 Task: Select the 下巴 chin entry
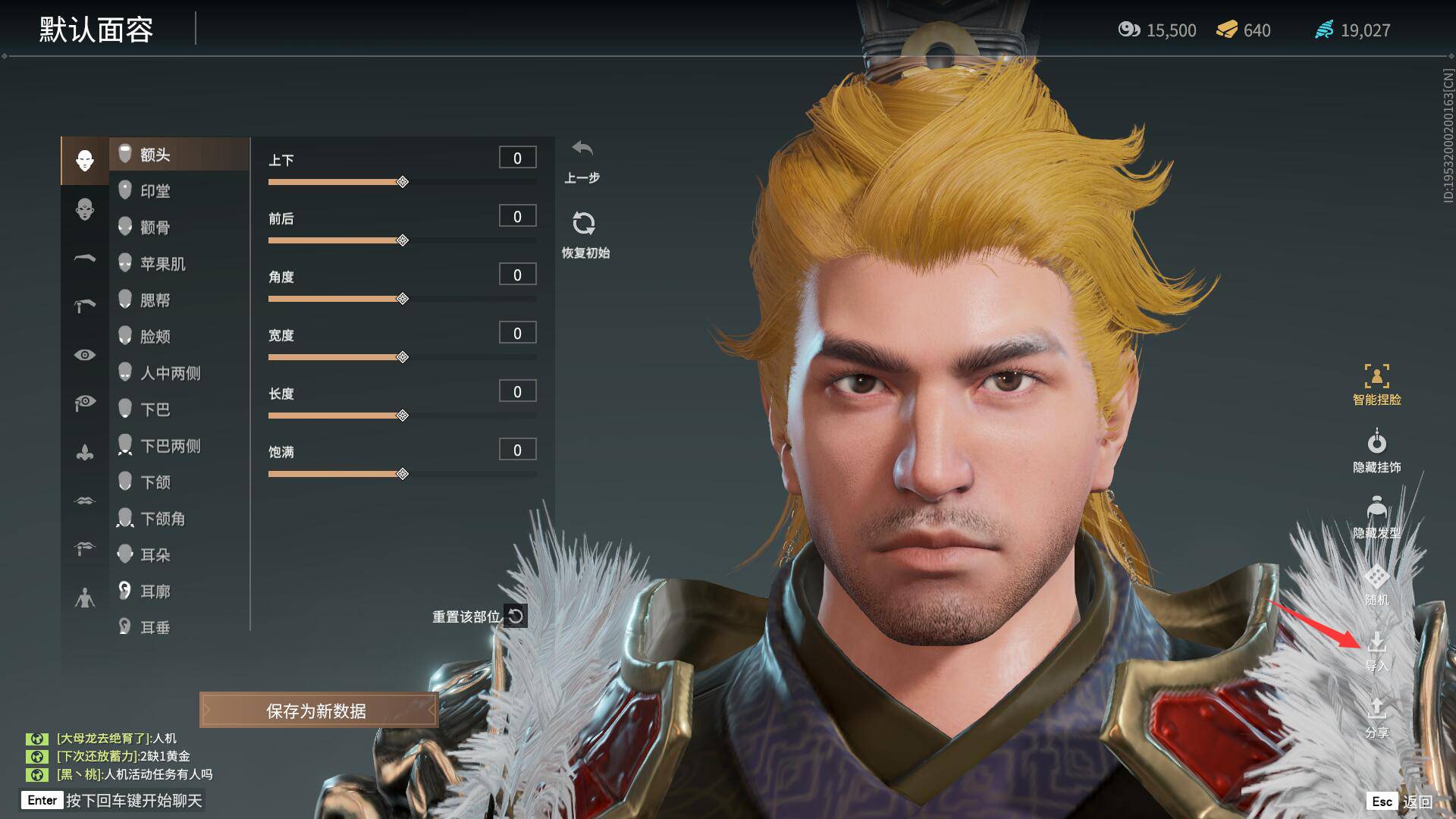(x=155, y=409)
